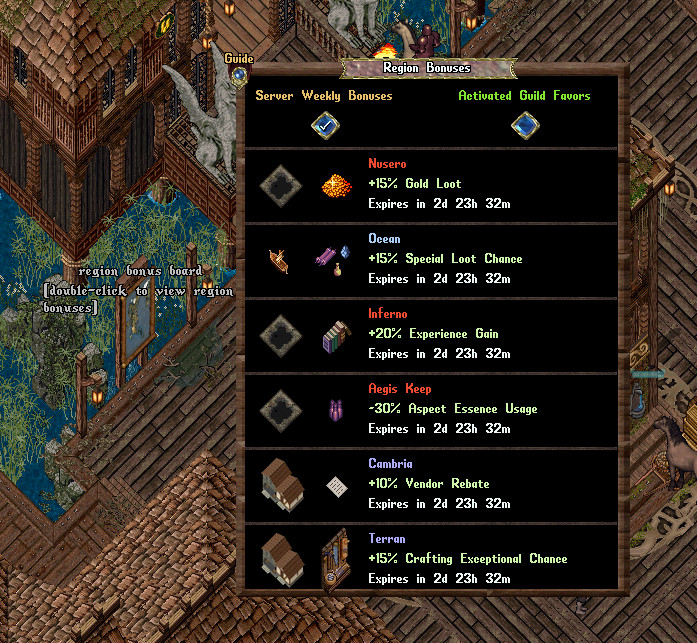The height and width of the screenshot is (643, 697).
Task: Switch to Activated Guild Favors view
Action: pos(525,125)
